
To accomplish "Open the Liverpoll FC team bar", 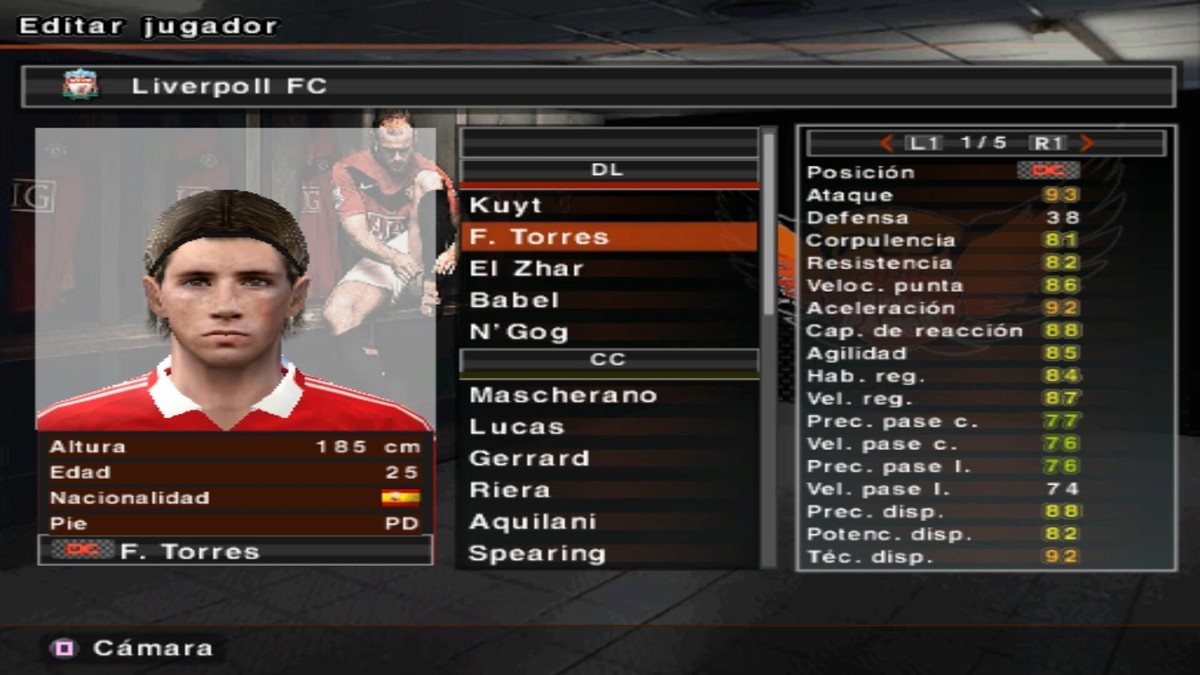I will pyautogui.click(x=598, y=86).
